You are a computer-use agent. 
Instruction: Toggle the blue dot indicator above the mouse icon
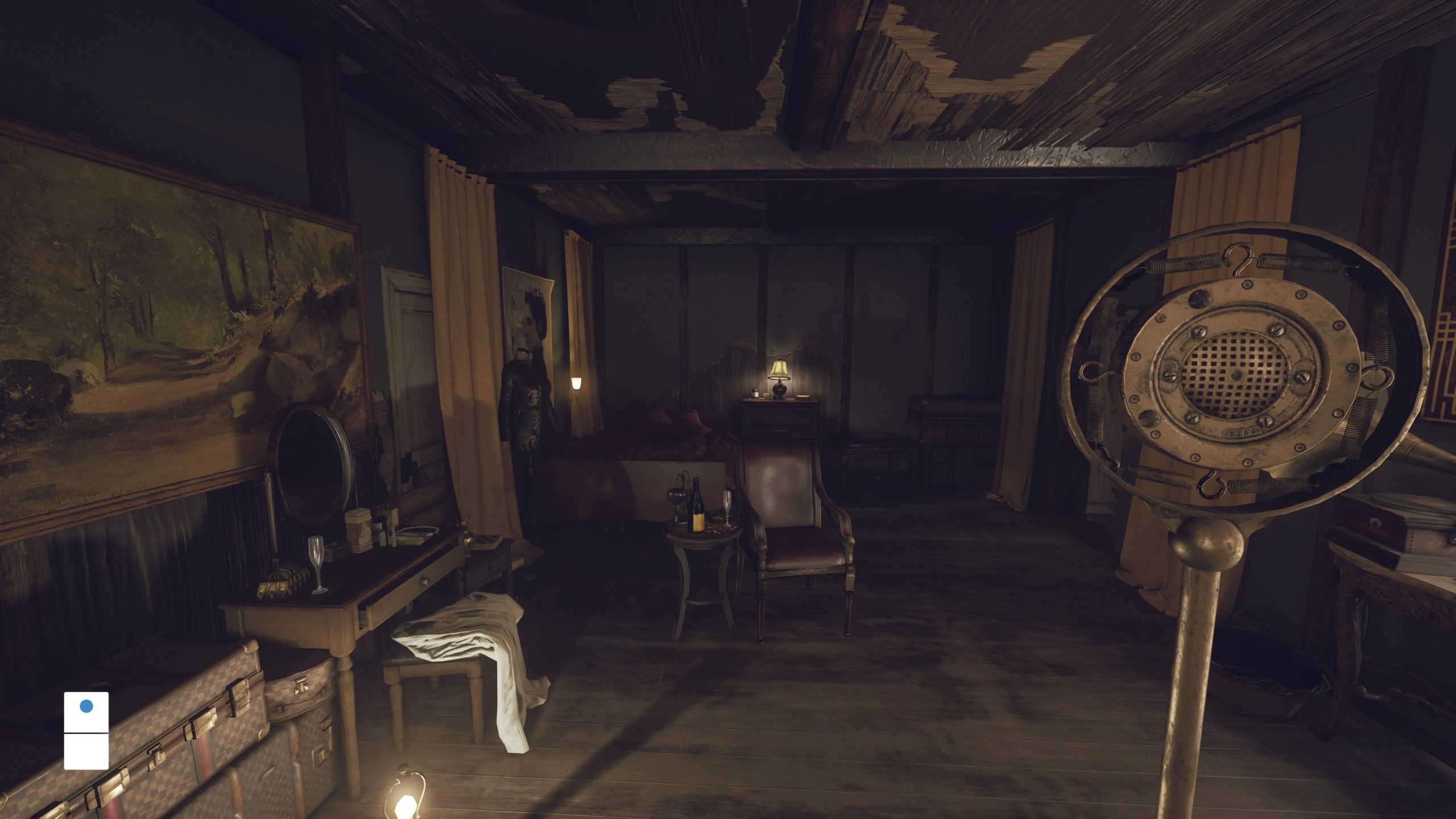point(86,707)
